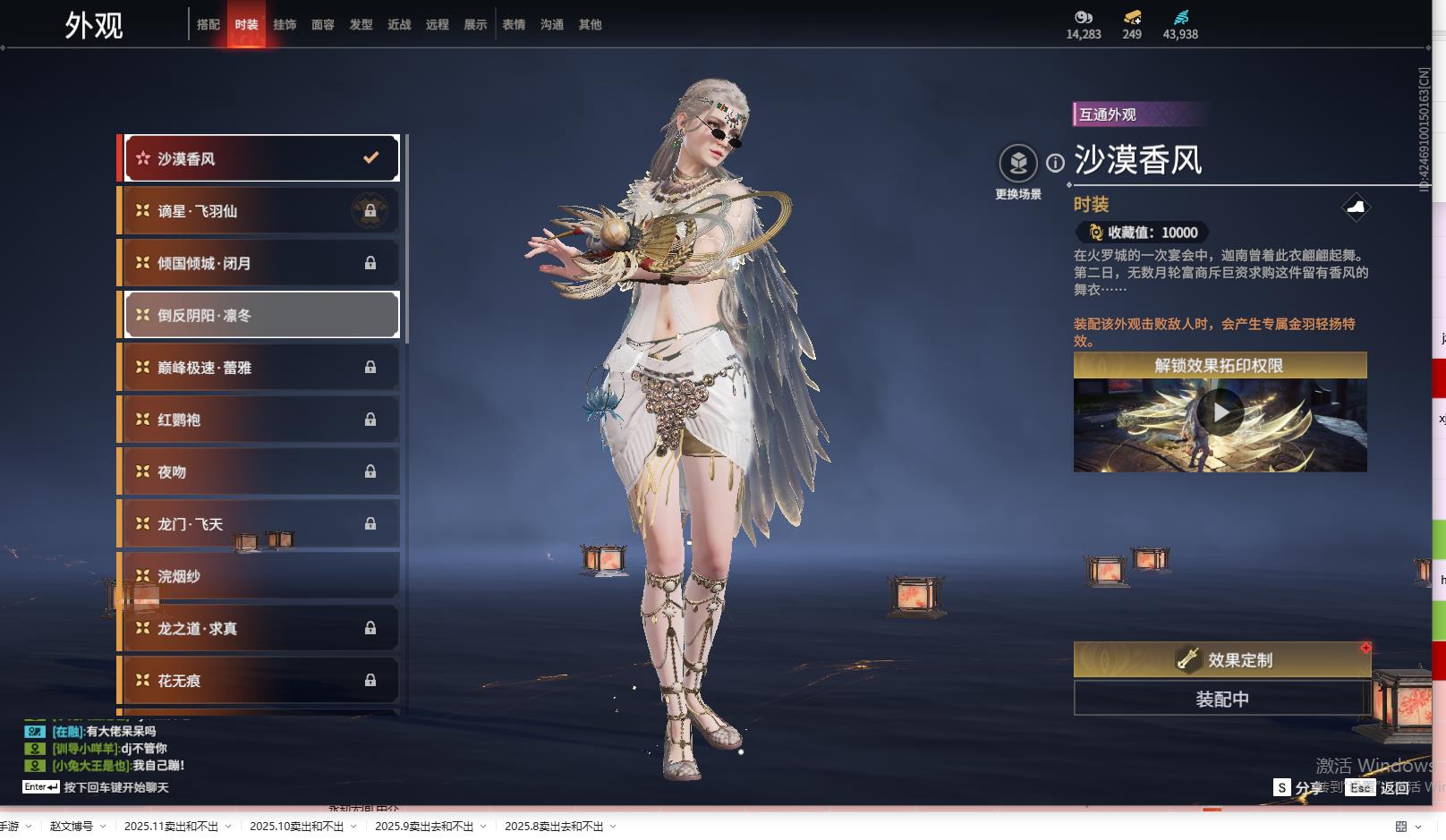
Task: Choose the 红鹦袍 outfit row
Action: pyautogui.click(x=260, y=420)
